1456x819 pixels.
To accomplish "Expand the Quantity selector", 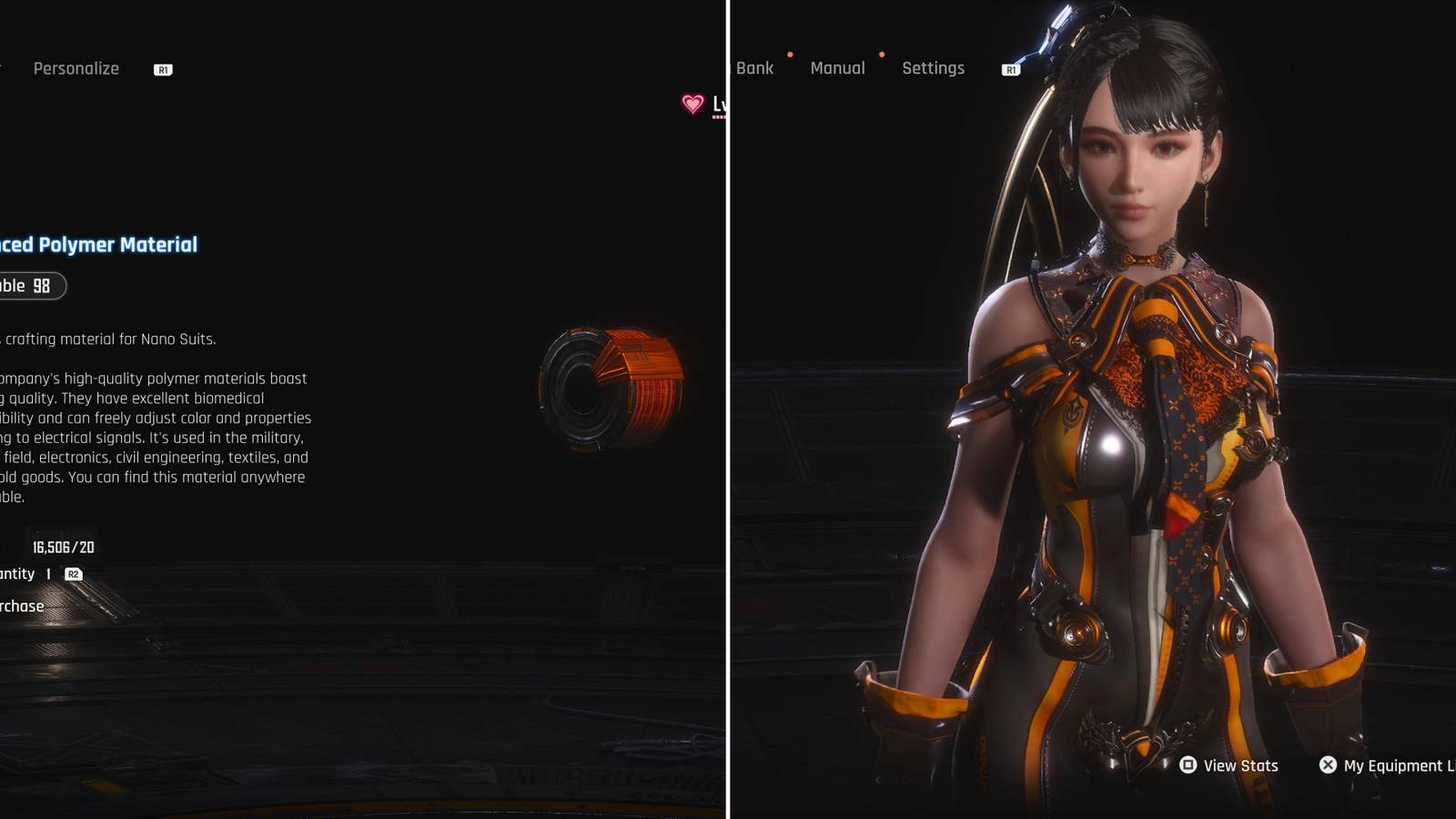I will click(38, 573).
